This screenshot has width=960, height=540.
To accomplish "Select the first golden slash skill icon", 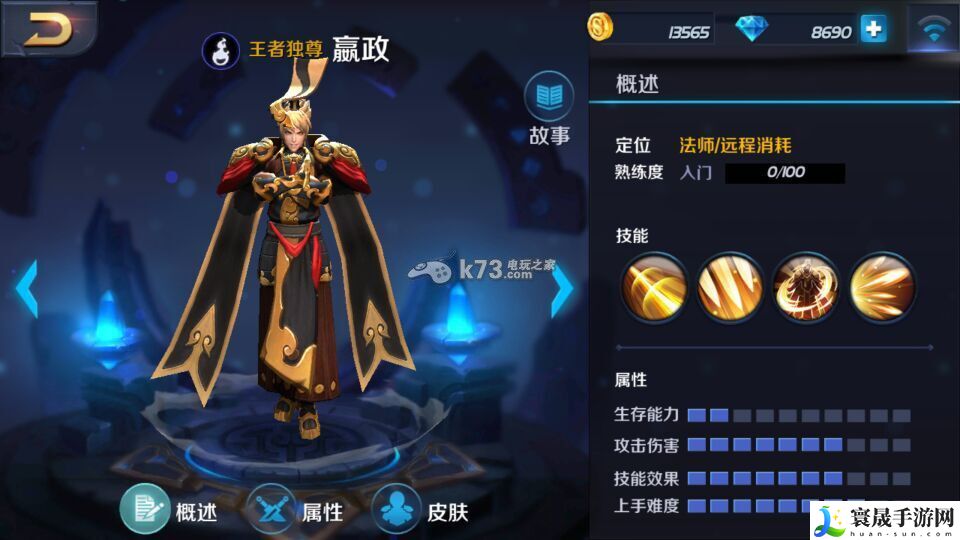I will click(x=655, y=288).
